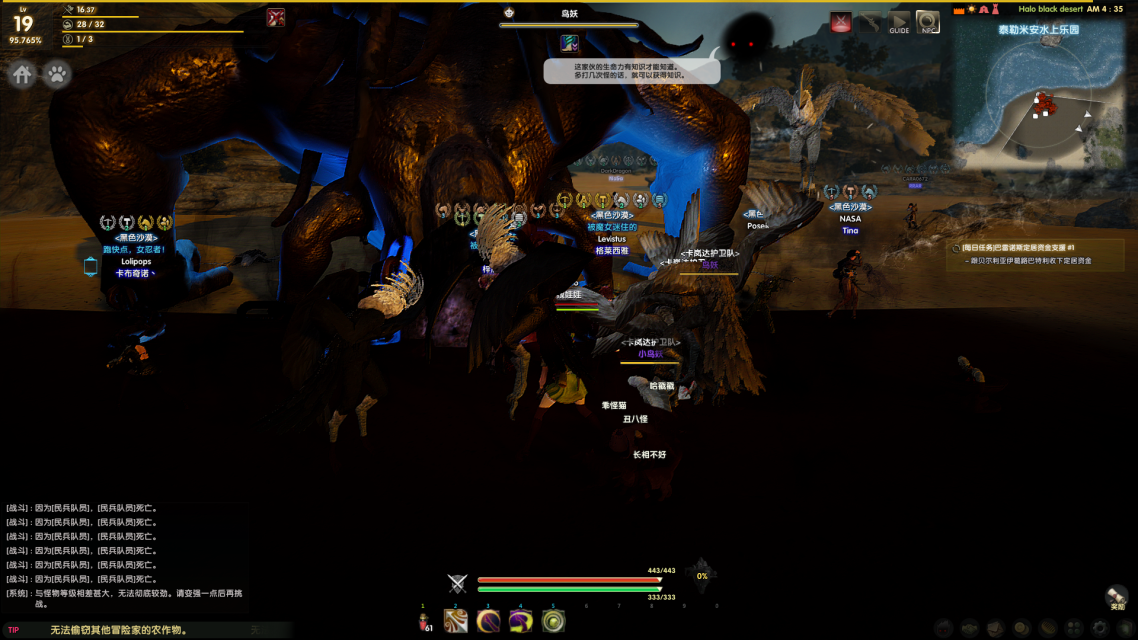The image size is (1138, 640).
Task: Activate the golden crescent skill in slot 3
Action: coord(488,621)
